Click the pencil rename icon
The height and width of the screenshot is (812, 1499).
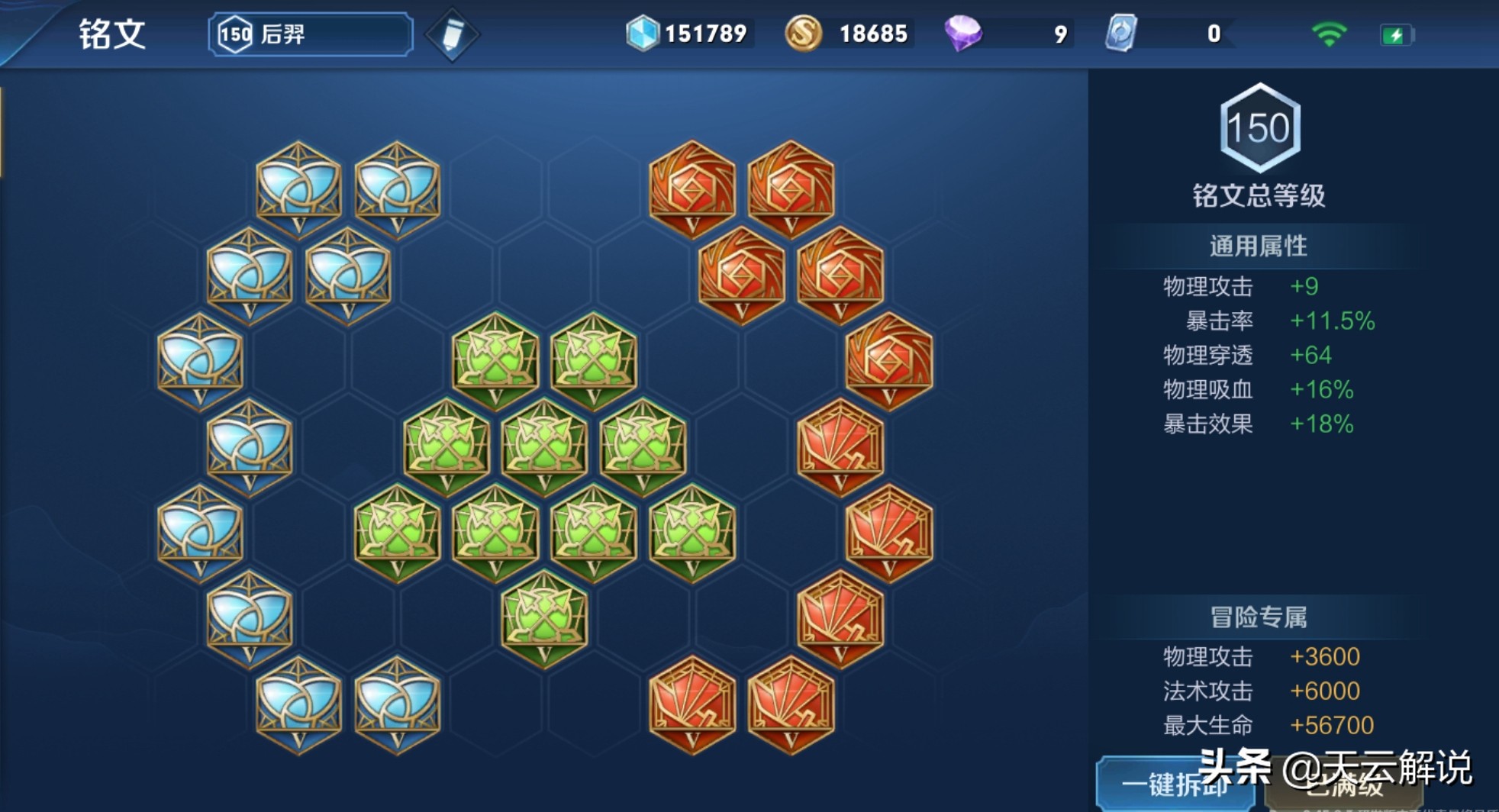[x=452, y=35]
